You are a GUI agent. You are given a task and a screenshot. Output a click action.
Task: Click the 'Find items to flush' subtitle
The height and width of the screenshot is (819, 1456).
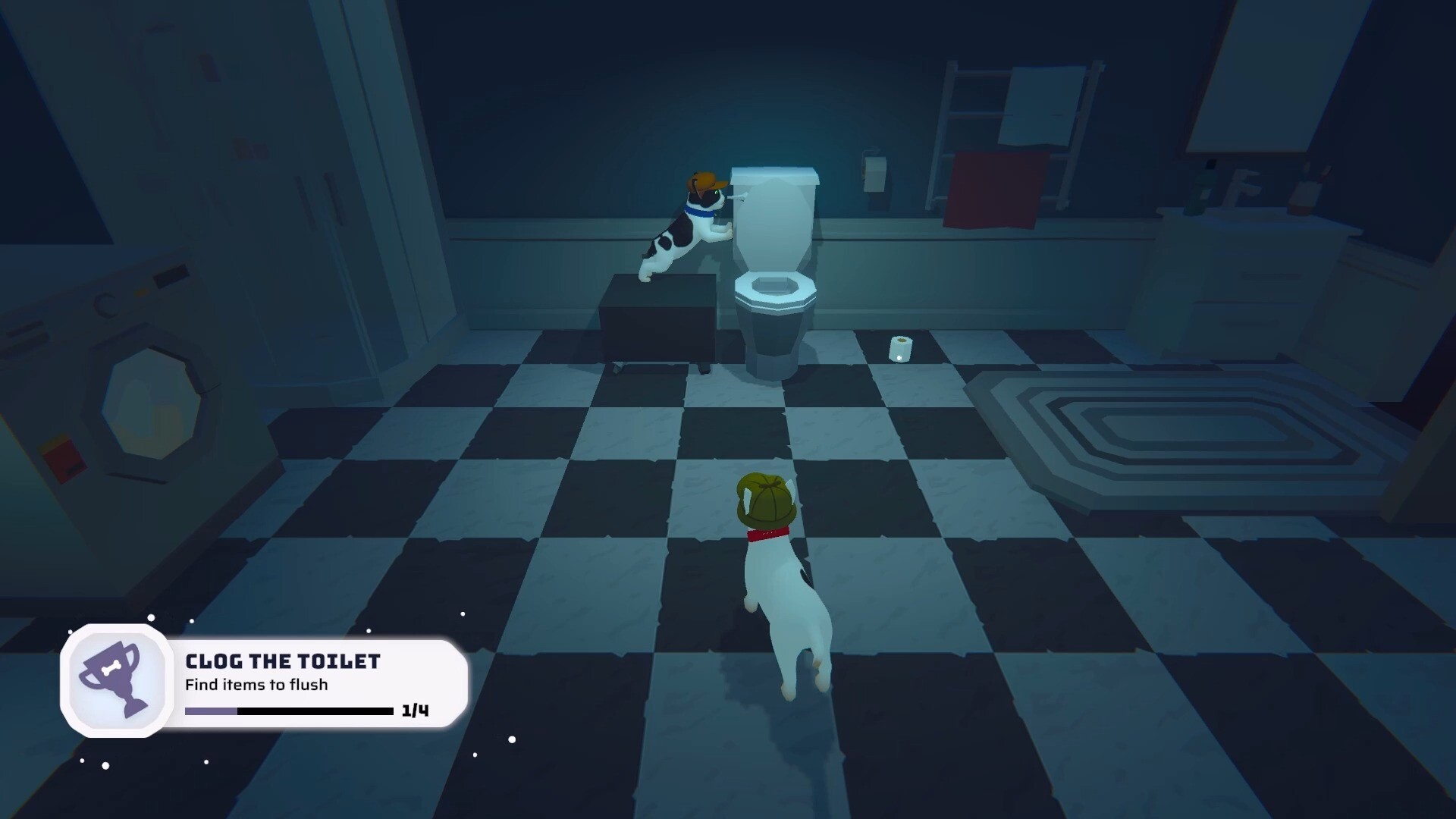(x=256, y=684)
